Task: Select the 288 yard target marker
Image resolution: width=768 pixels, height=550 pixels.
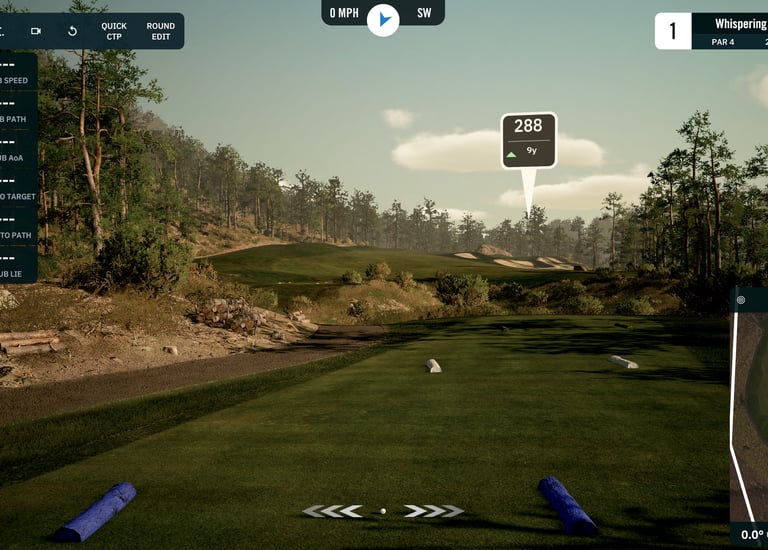Action: 528,139
